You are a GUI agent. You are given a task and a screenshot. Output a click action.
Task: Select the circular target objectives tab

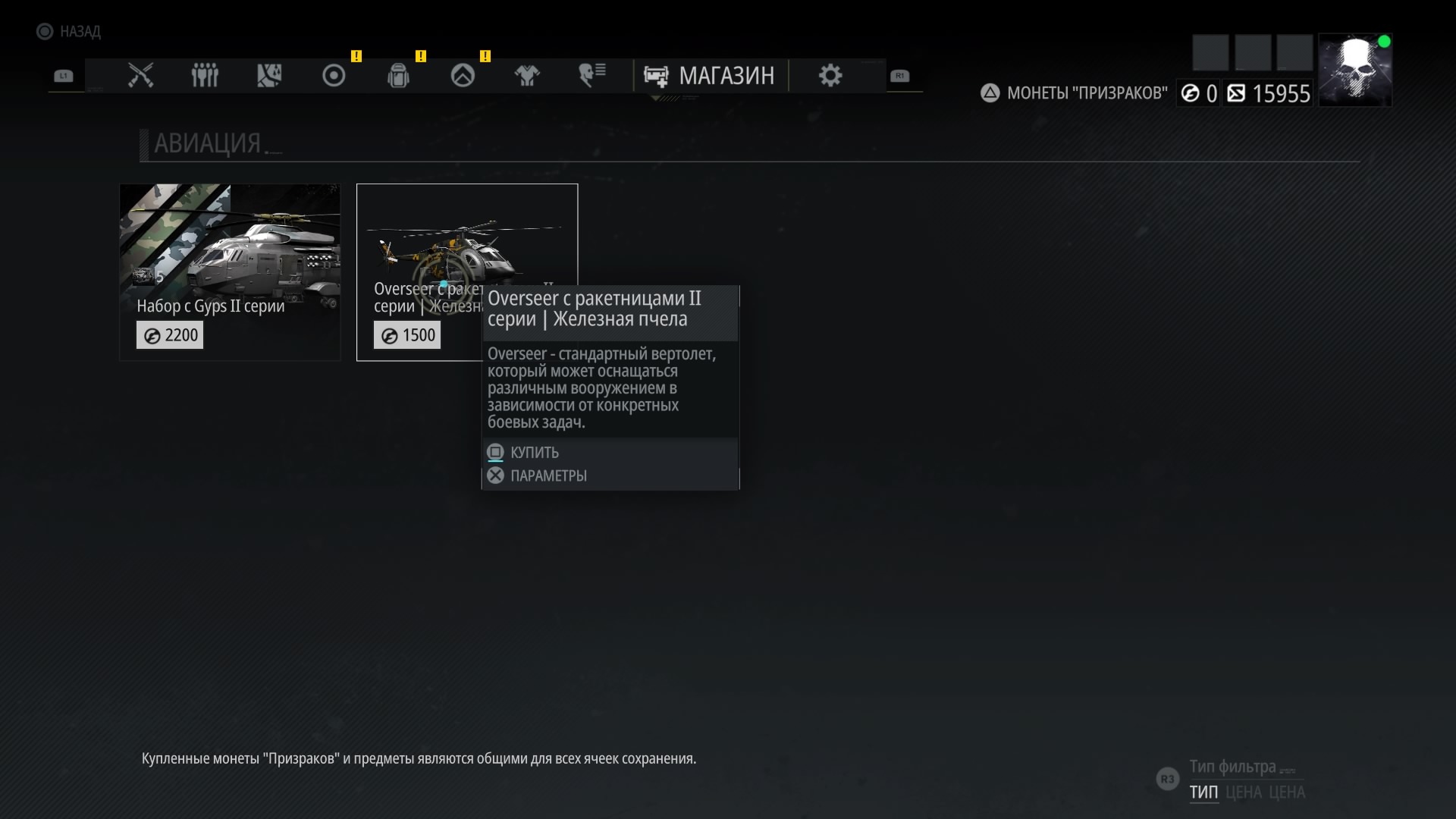pos(334,75)
